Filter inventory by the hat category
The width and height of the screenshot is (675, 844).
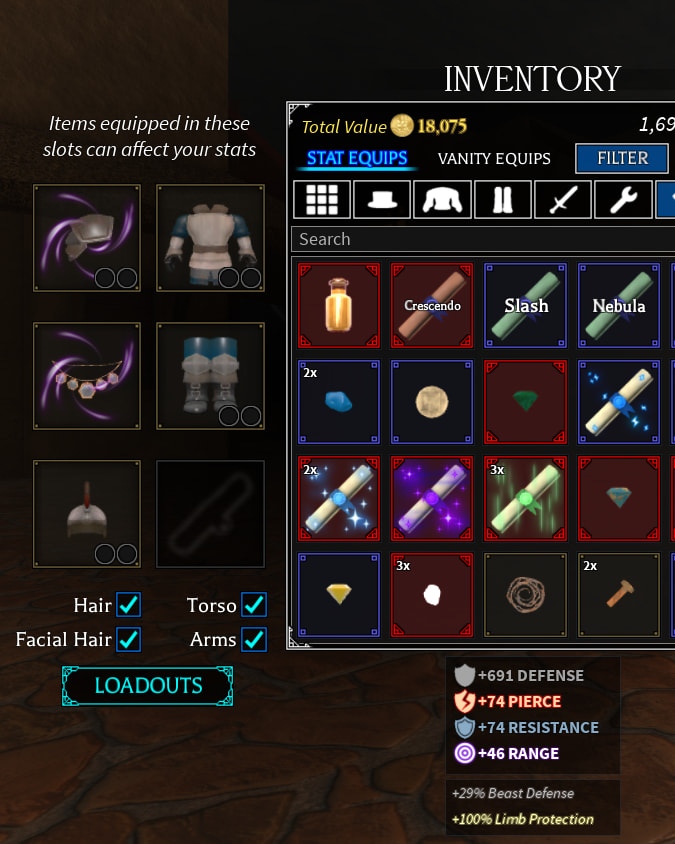[381, 199]
